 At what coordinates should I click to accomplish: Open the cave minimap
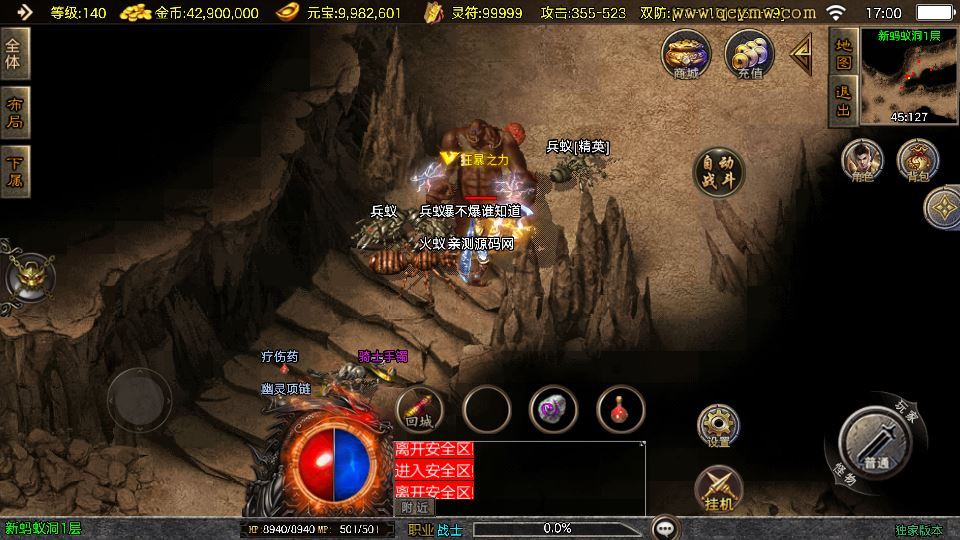(908, 77)
